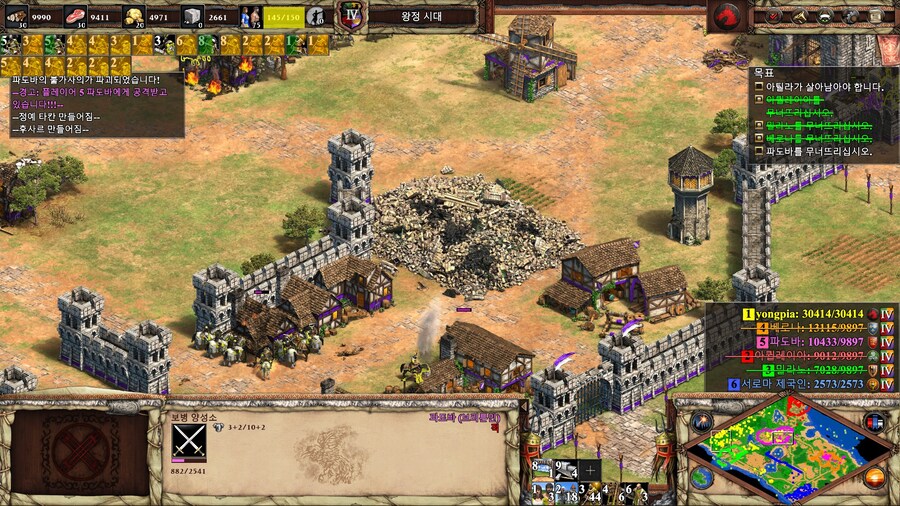Click the horn icon in the top menu

tap(799, 16)
